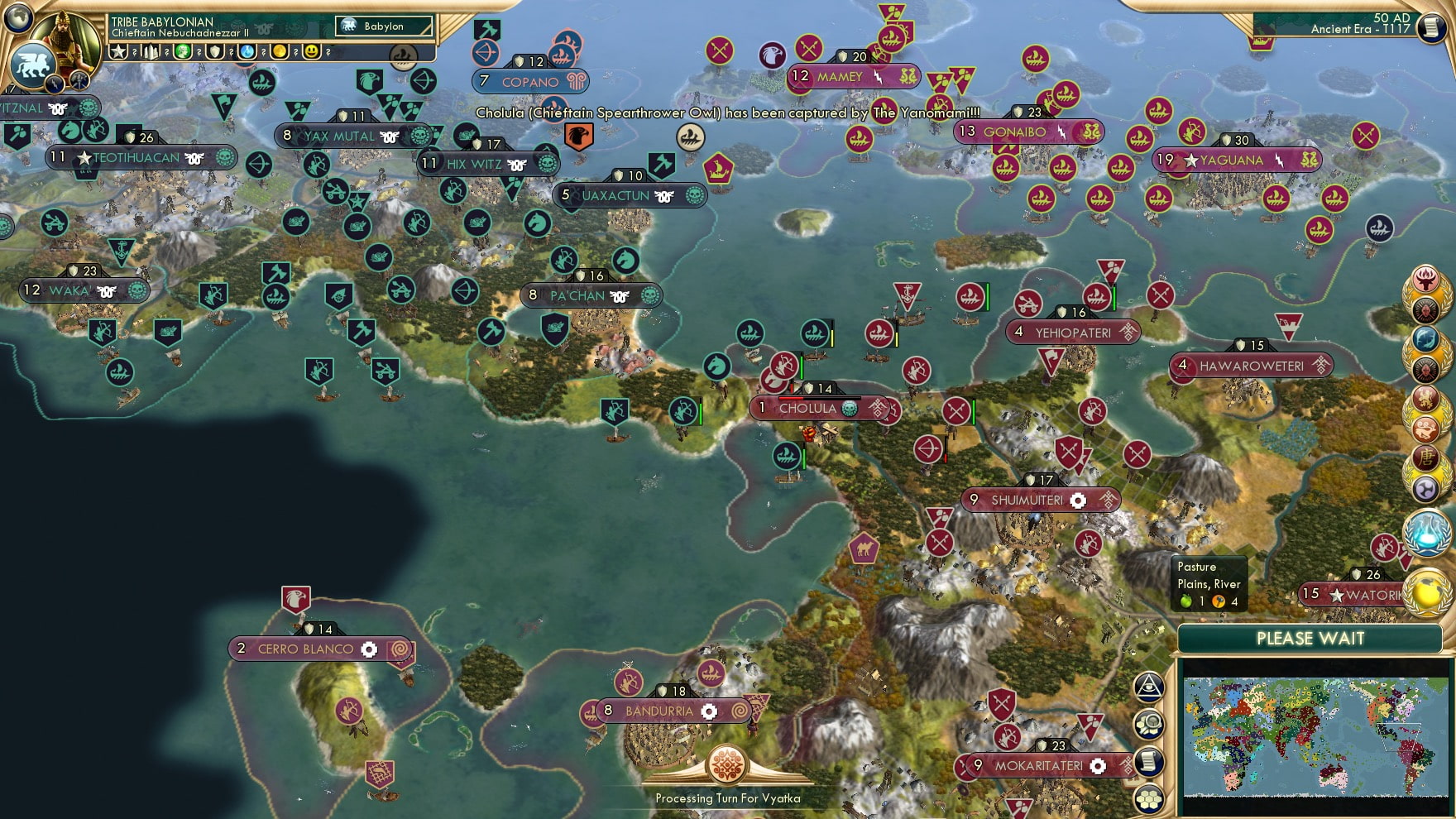The width and height of the screenshot is (1456, 819).
Task: Click the Tang dynasty medallion on the right edge
Action: coord(1425,456)
